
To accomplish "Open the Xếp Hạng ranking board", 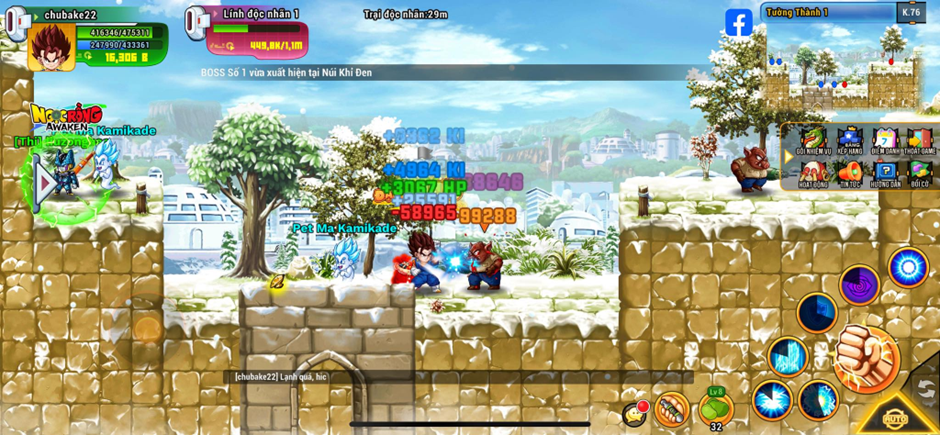I will [x=848, y=141].
